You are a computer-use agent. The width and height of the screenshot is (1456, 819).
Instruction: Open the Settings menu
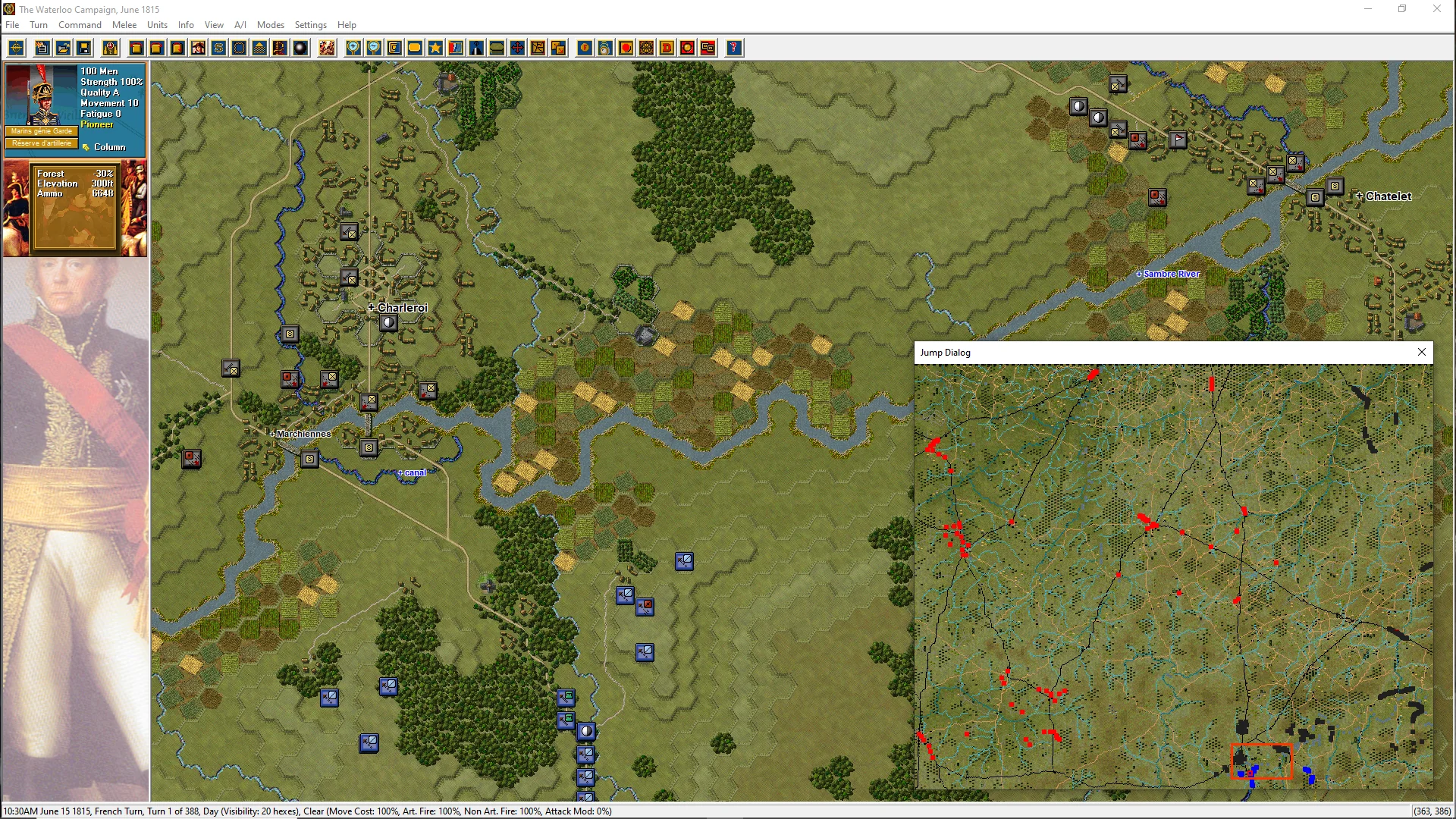tap(310, 25)
